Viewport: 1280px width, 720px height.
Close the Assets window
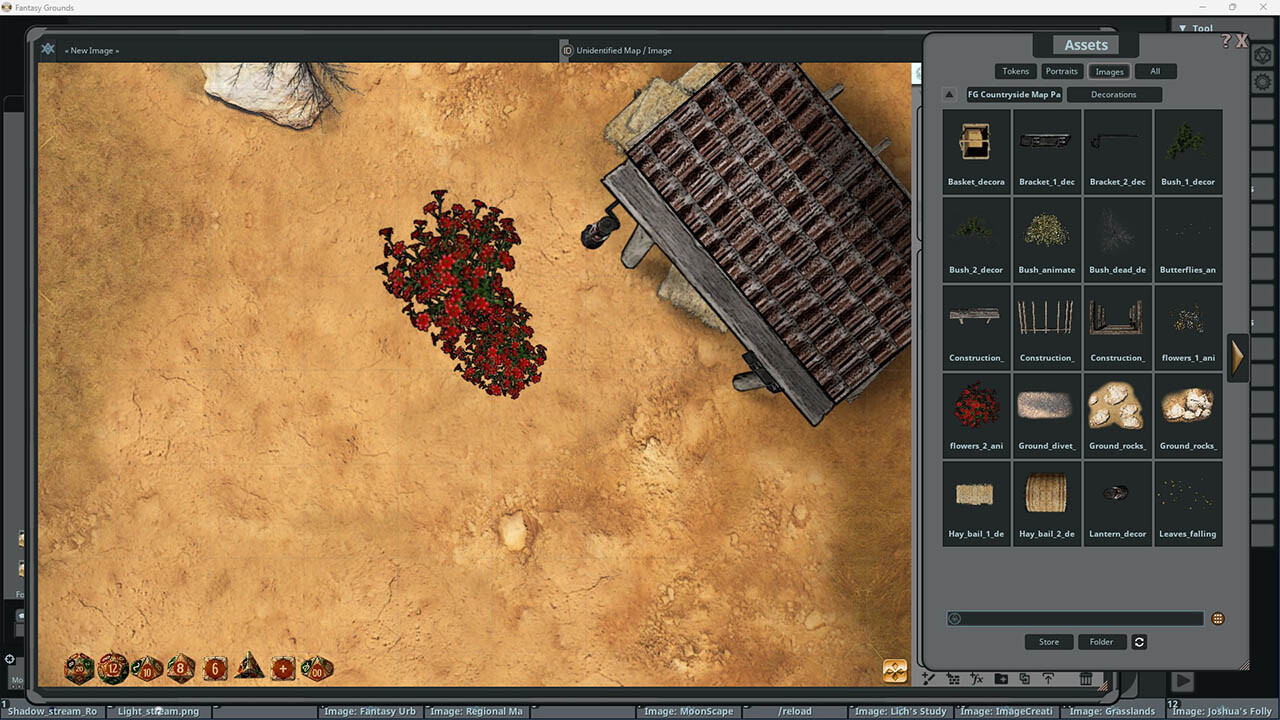point(1242,41)
